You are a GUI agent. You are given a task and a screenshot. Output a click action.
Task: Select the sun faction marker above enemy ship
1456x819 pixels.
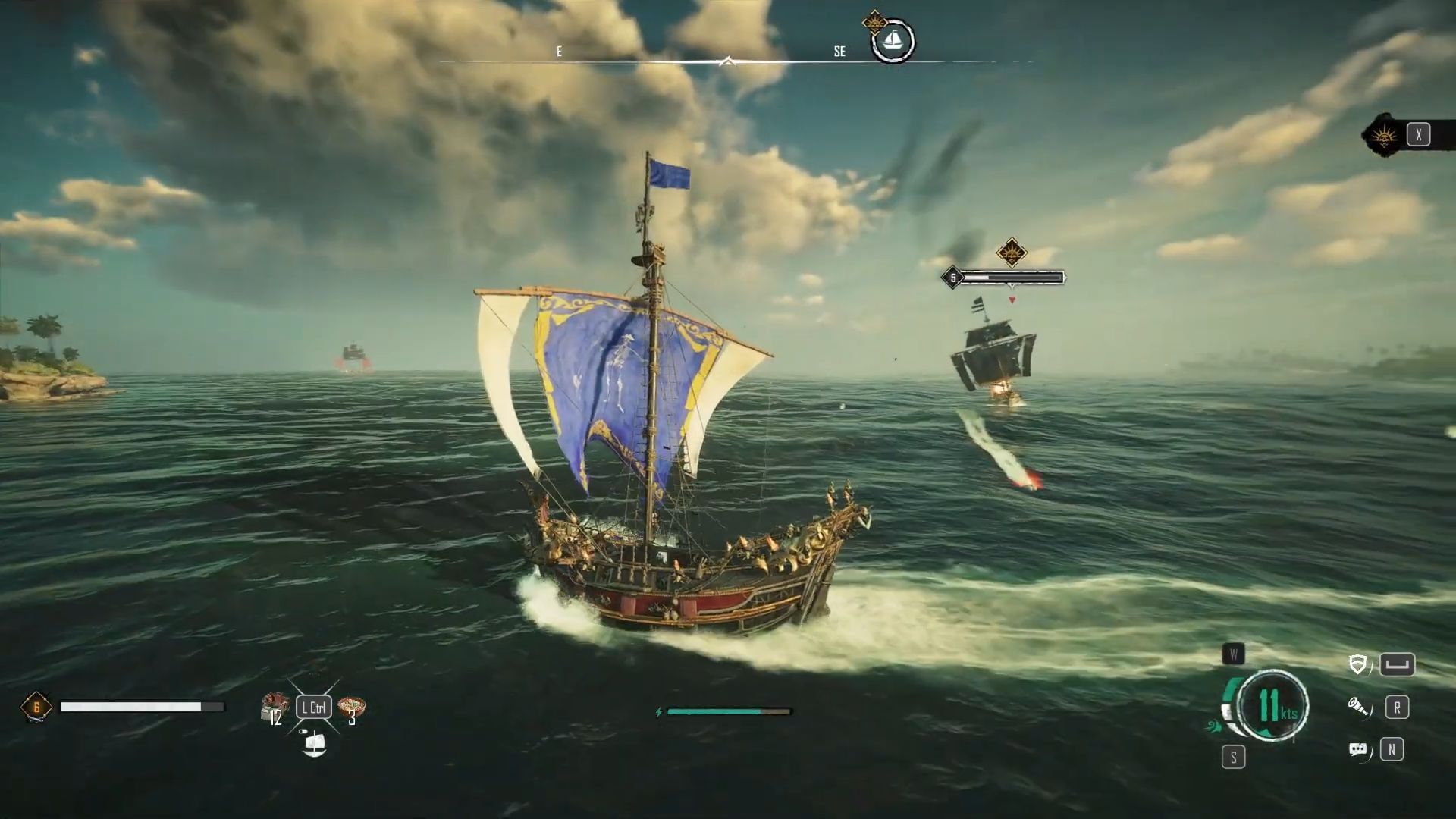(x=1011, y=252)
